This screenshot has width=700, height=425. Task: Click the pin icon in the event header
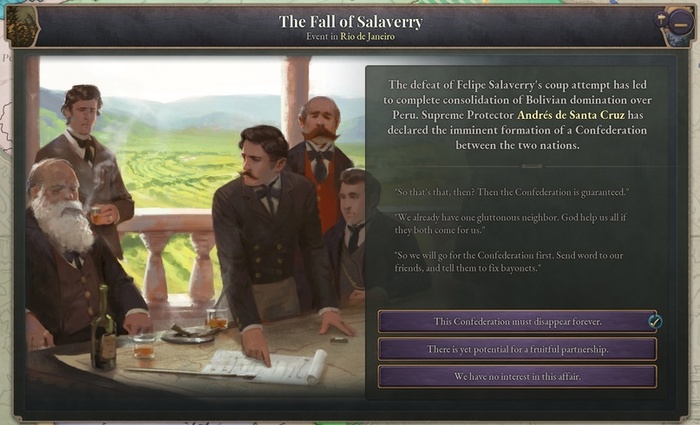[662, 19]
